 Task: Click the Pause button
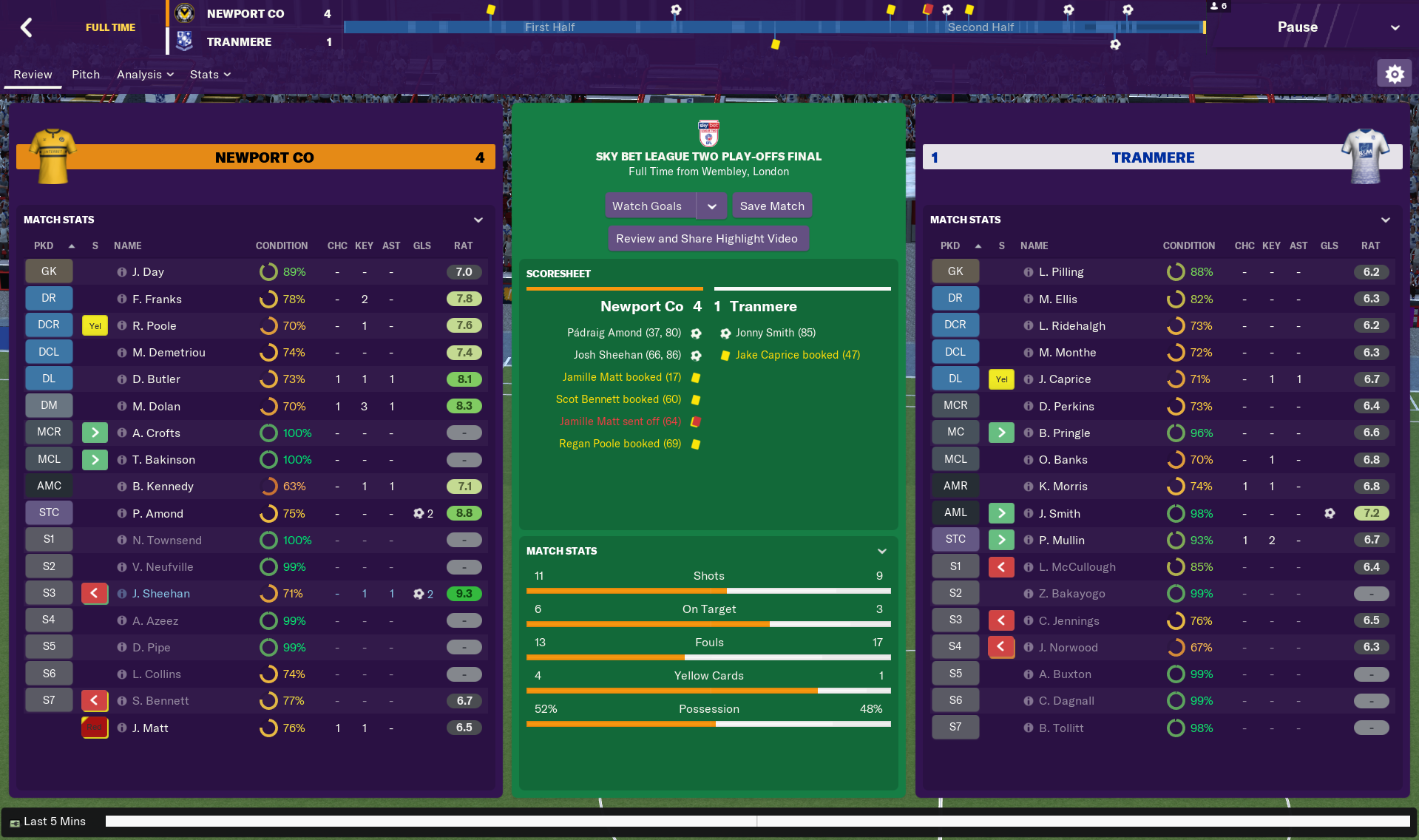pos(1297,27)
